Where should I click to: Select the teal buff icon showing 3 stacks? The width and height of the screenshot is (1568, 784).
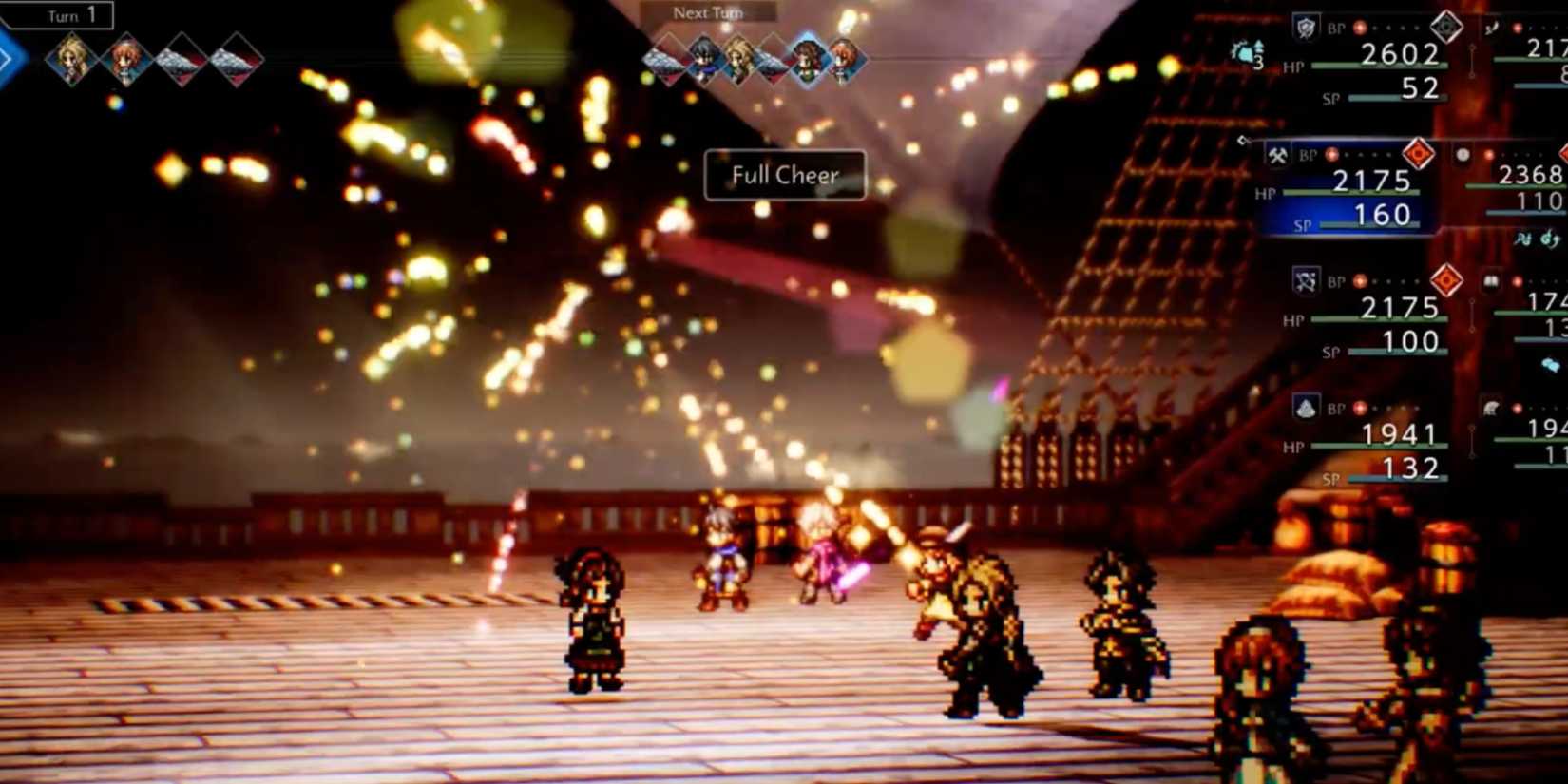click(1247, 52)
